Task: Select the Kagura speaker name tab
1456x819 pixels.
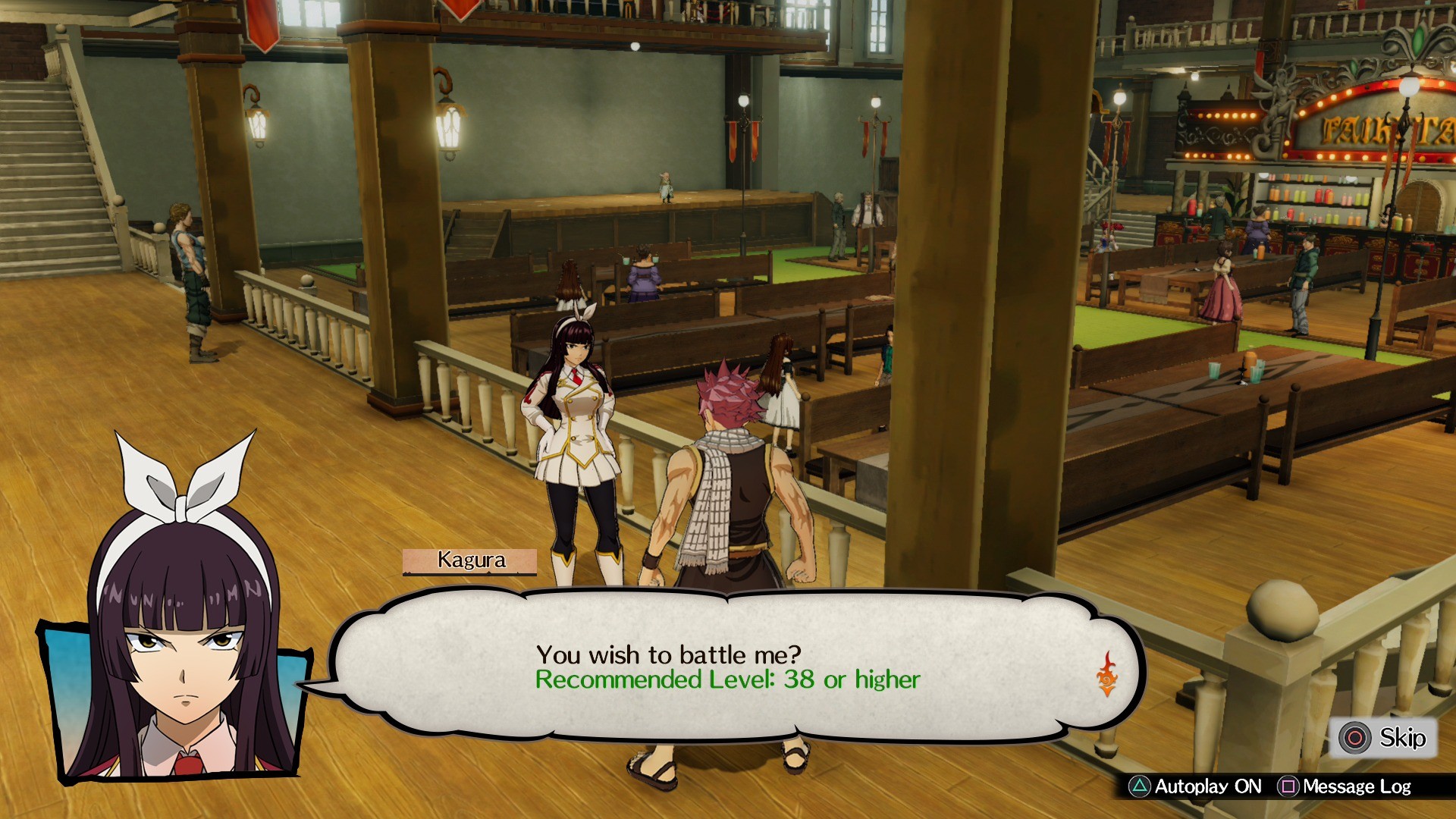Action: [469, 562]
